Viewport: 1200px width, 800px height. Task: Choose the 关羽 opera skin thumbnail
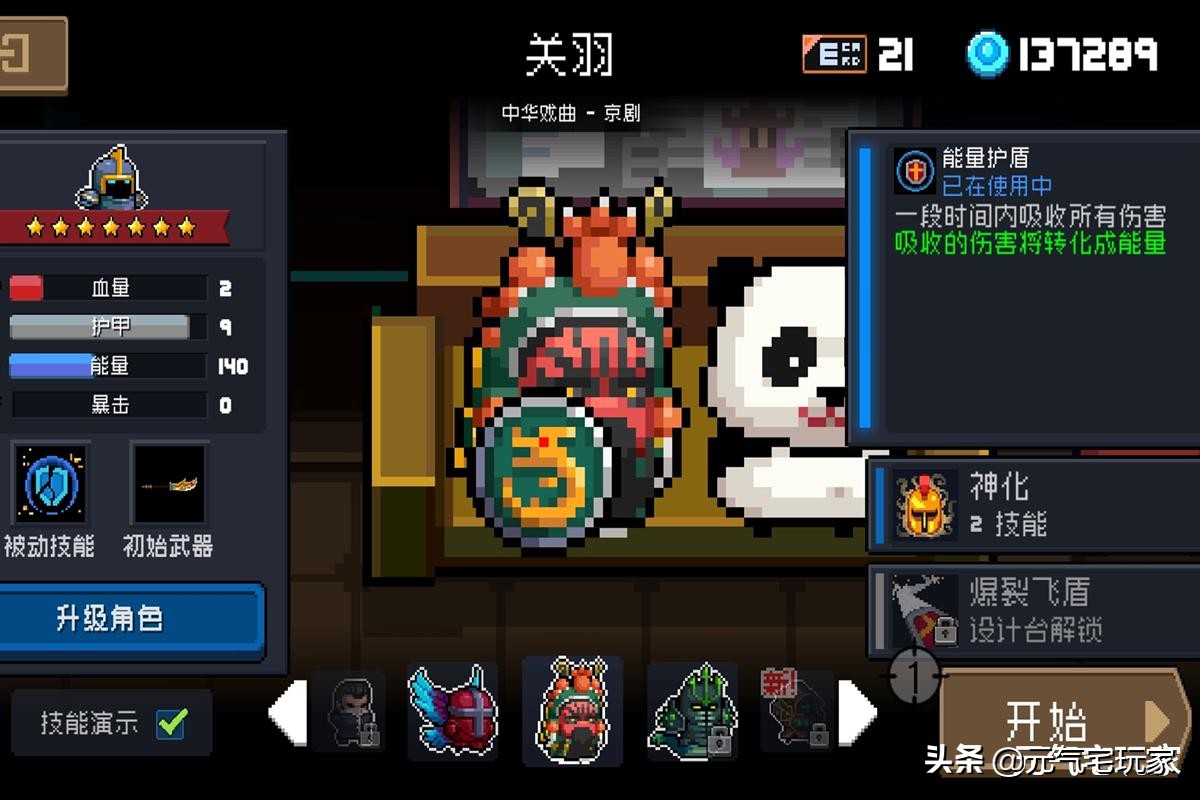572,711
